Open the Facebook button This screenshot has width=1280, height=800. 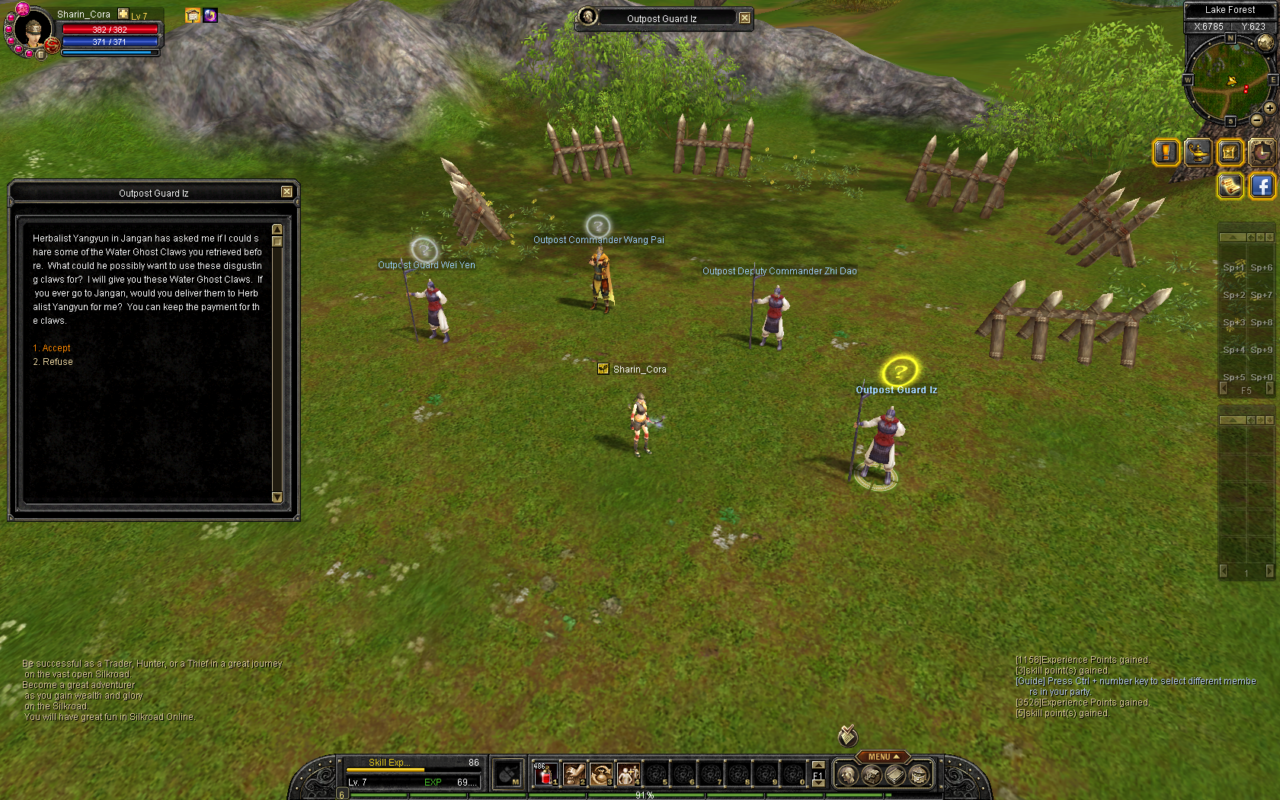point(1262,185)
